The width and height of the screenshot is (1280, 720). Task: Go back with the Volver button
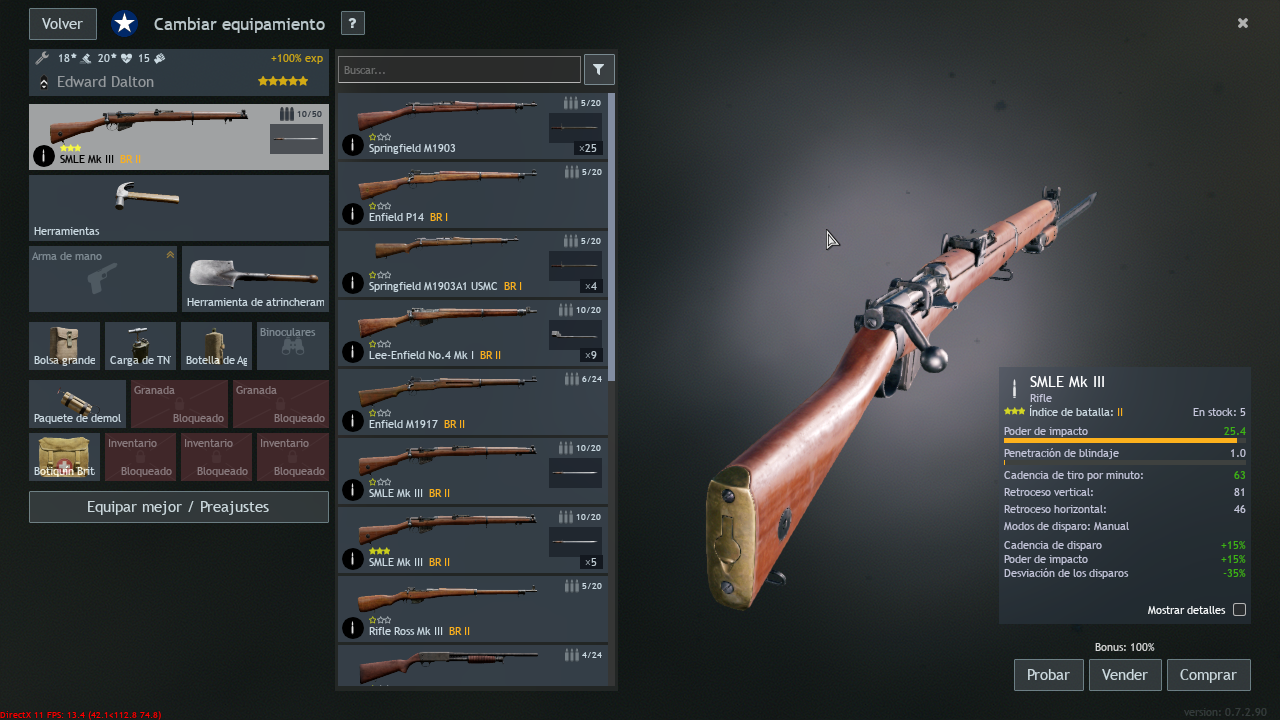[62, 24]
